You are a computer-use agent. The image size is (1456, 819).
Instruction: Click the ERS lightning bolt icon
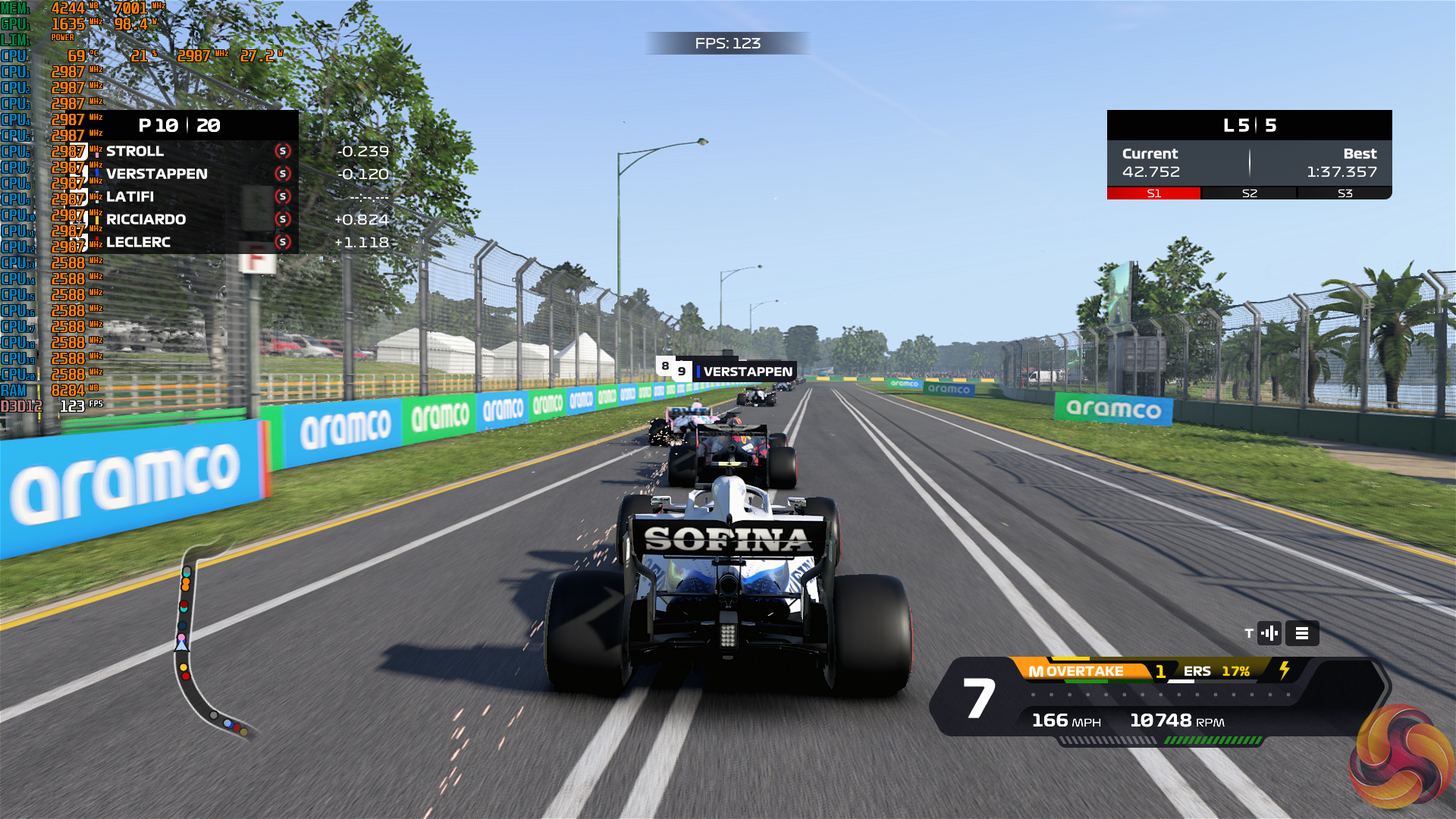click(x=1285, y=670)
